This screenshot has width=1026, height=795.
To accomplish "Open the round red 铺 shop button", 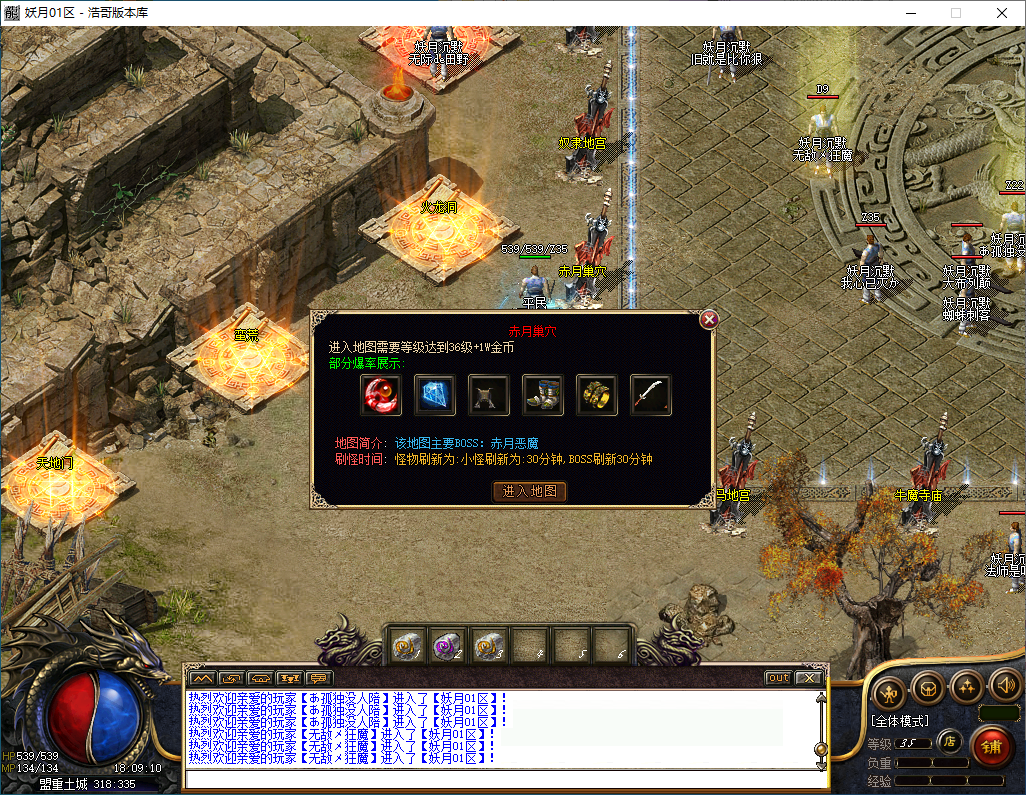I will click(990, 746).
